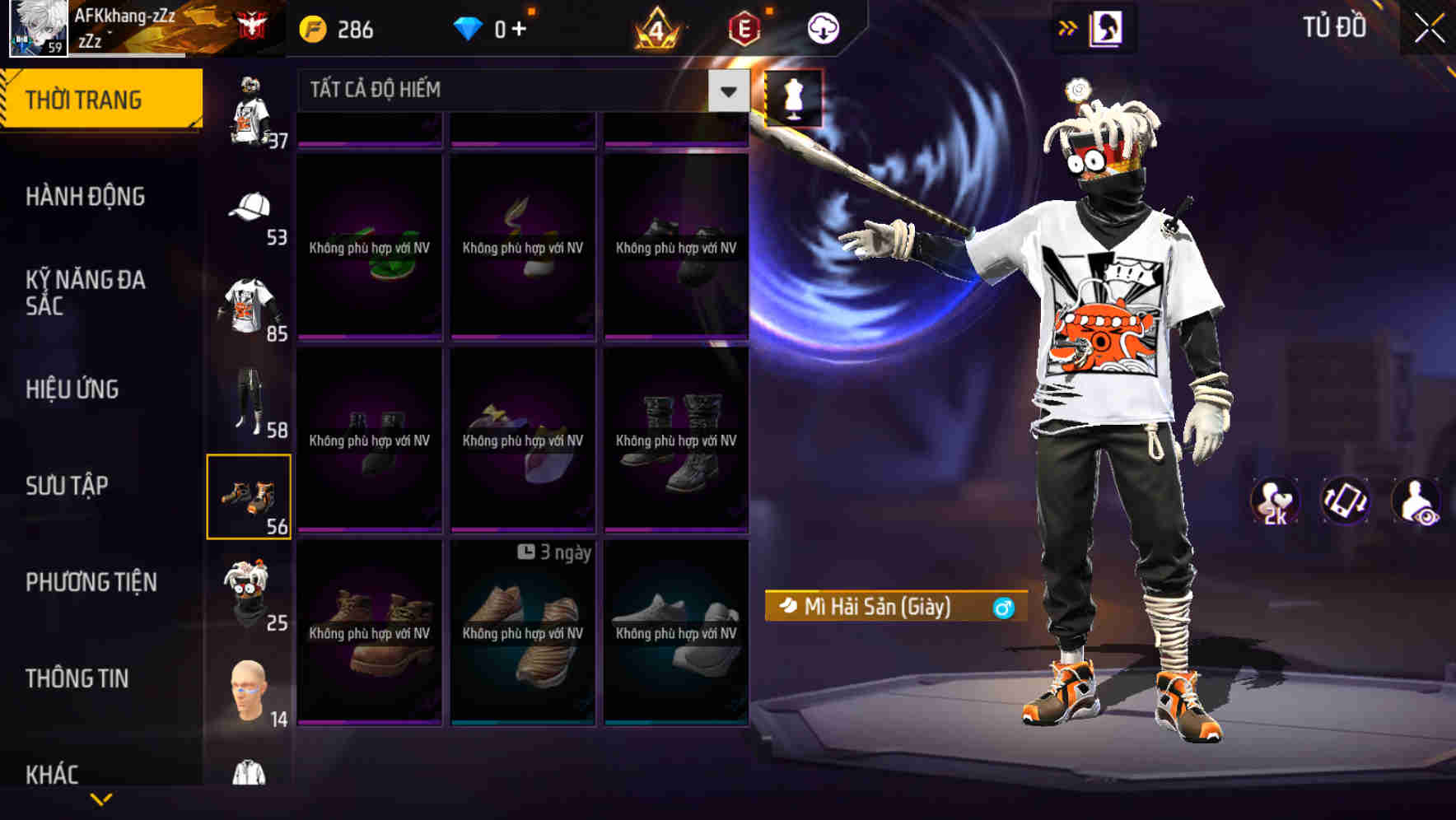Expand the double-chevron panel near outfit card
Screen dimensions: 1456x820
pyautogui.click(x=1068, y=27)
